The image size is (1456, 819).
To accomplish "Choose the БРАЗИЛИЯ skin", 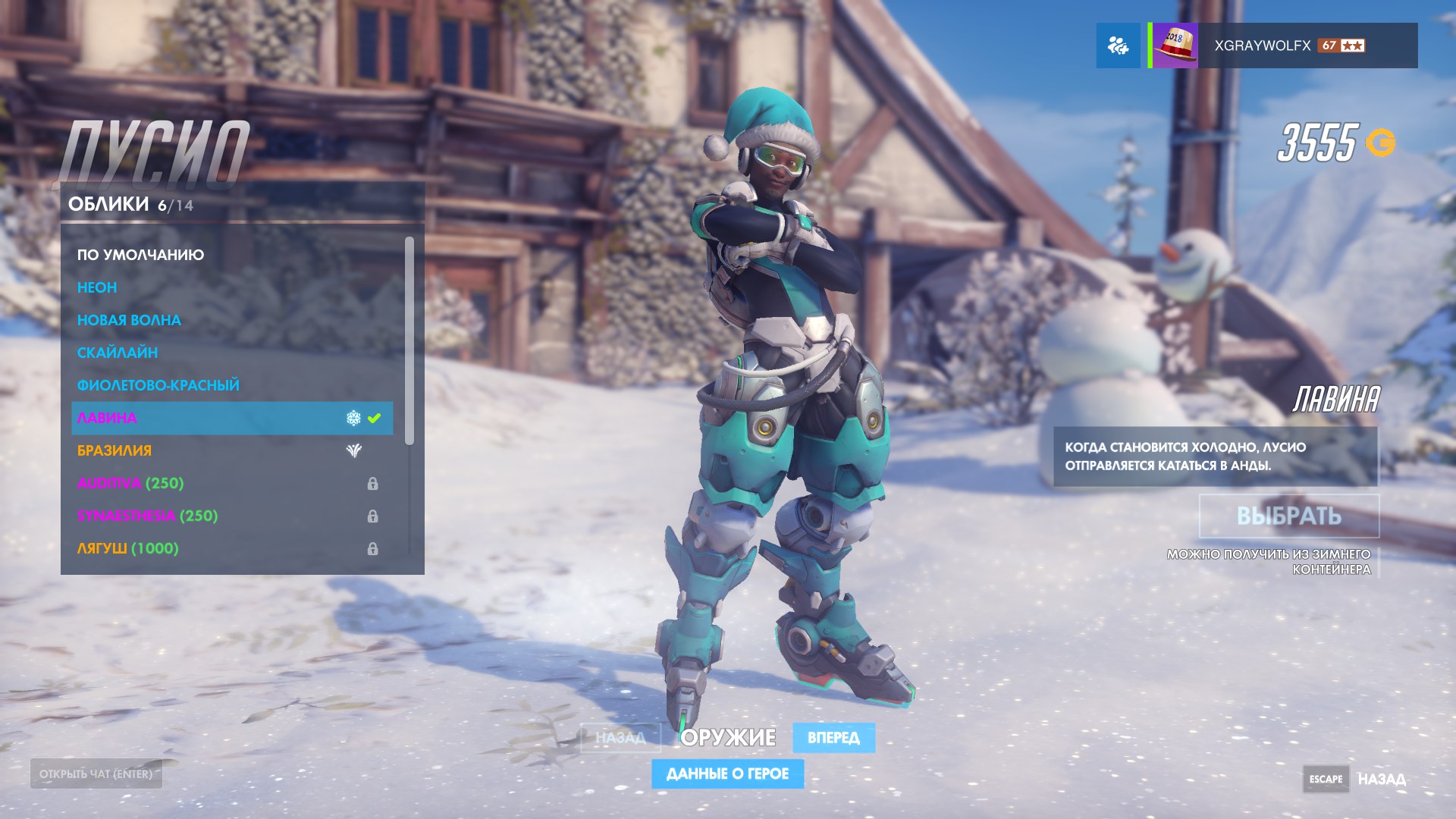I will pos(115,450).
